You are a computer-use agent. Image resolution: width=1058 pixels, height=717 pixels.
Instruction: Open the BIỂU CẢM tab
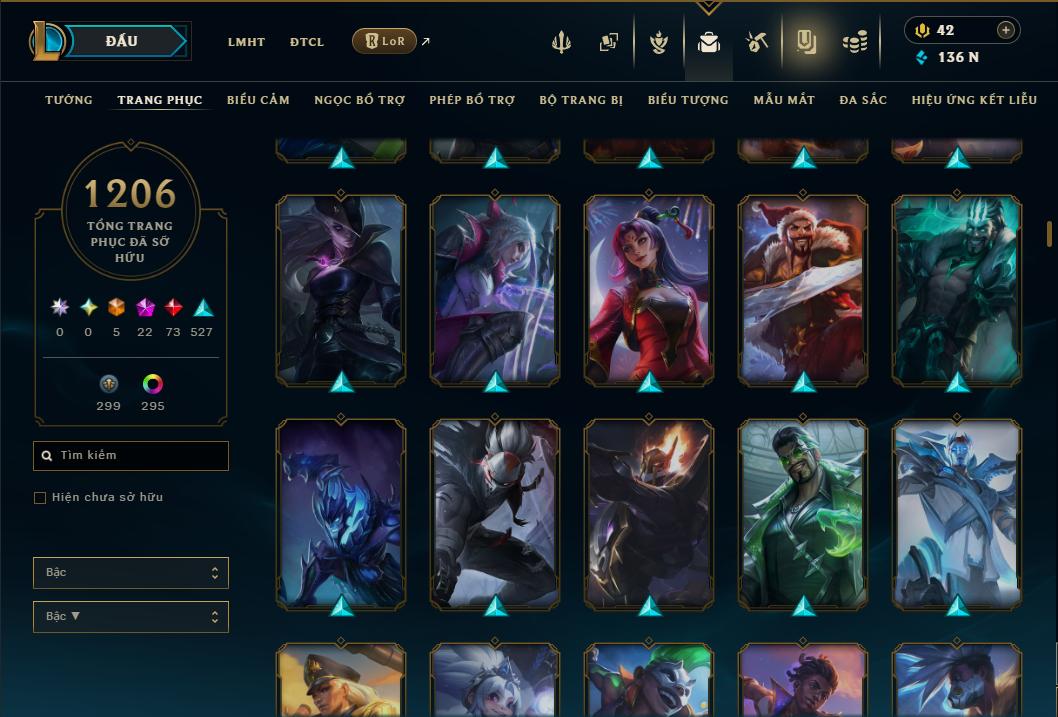coord(258,100)
